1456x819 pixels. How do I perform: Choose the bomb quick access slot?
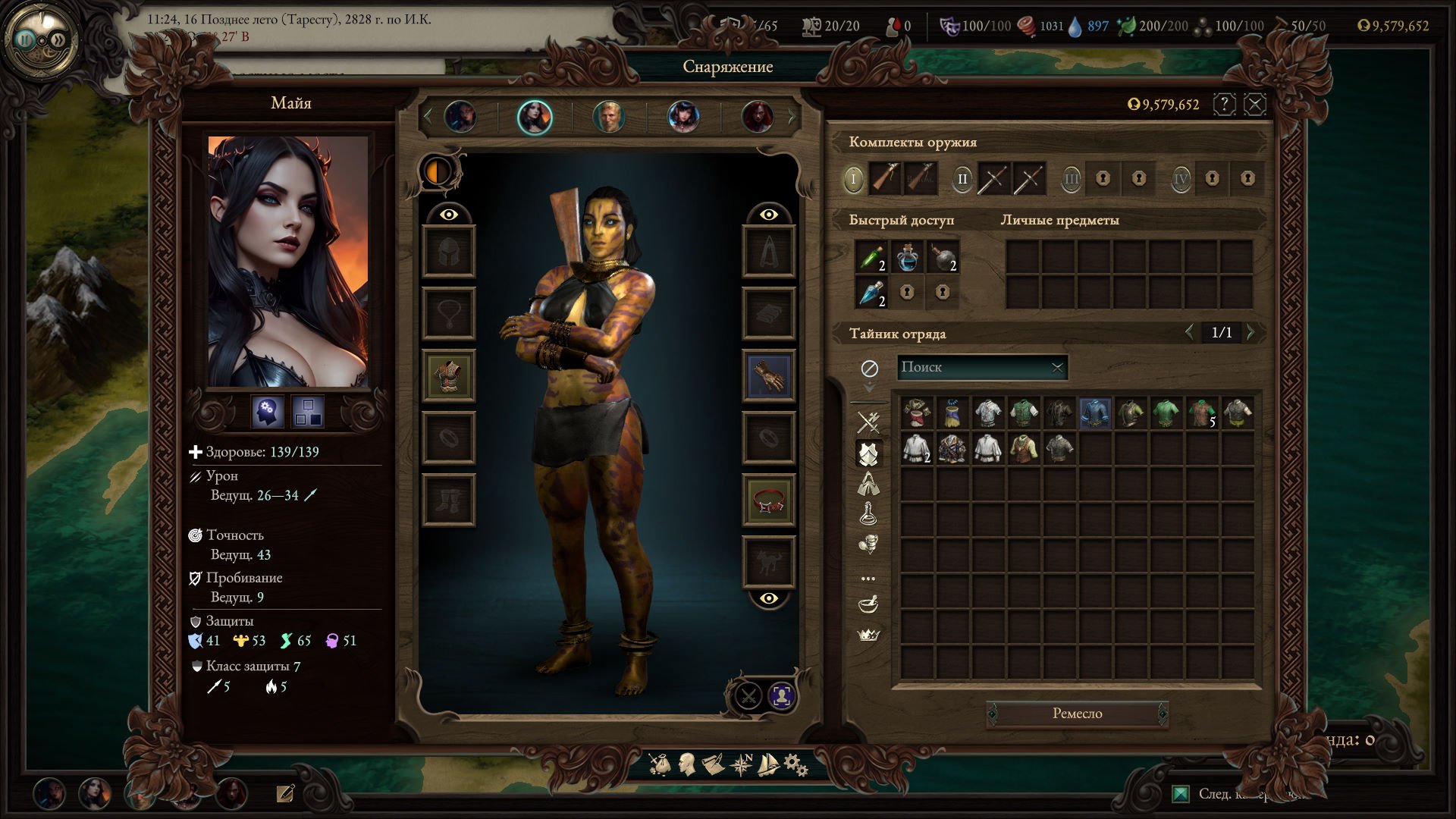coord(943,257)
